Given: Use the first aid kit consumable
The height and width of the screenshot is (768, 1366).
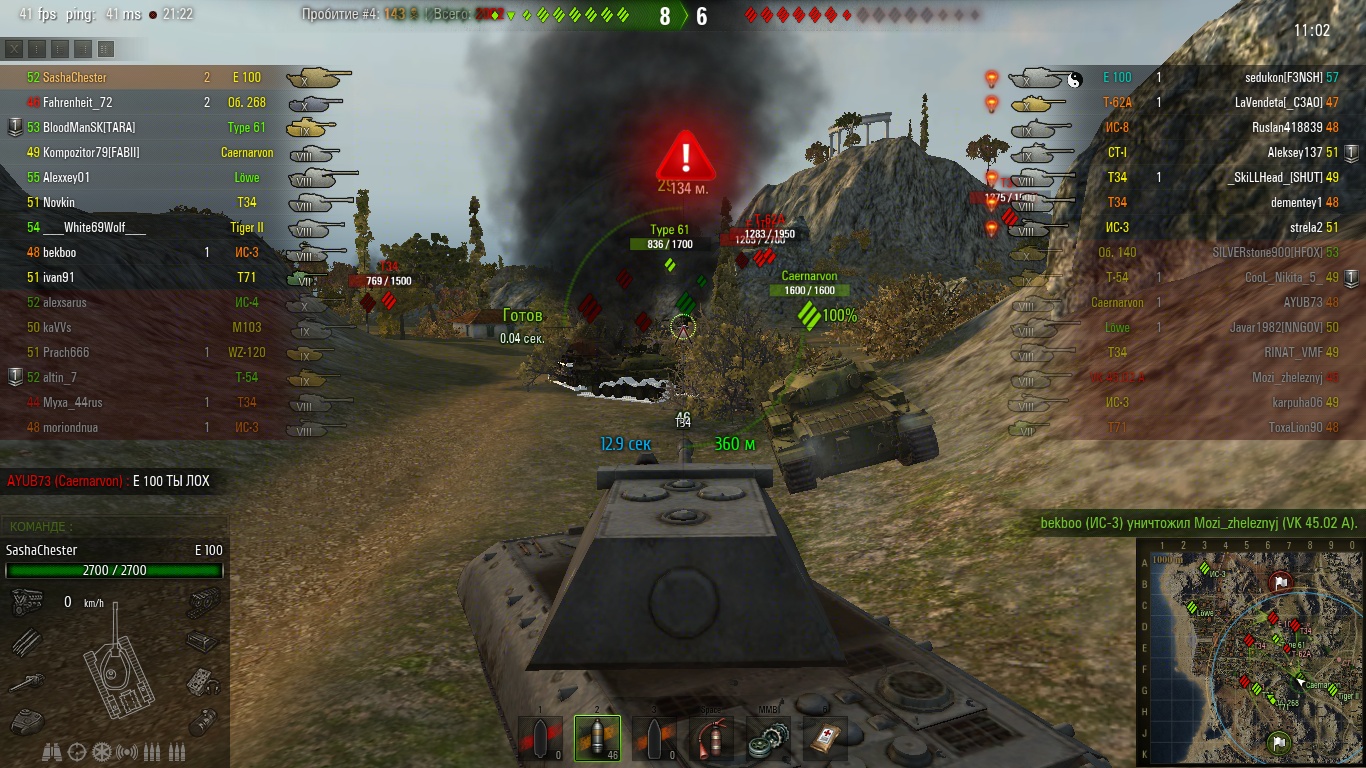Looking at the screenshot, I should tap(825, 739).
